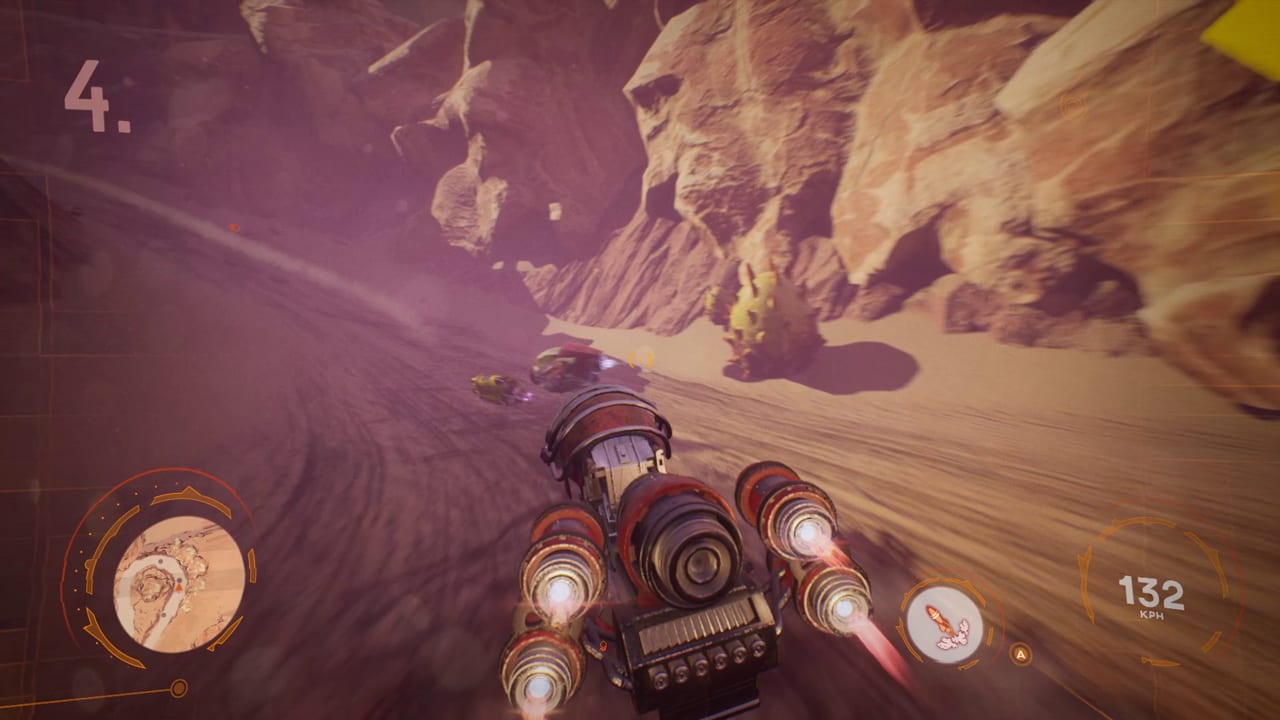Click the player arrow on the minimap
Image resolution: width=1280 pixels, height=720 pixels.
click(179, 587)
